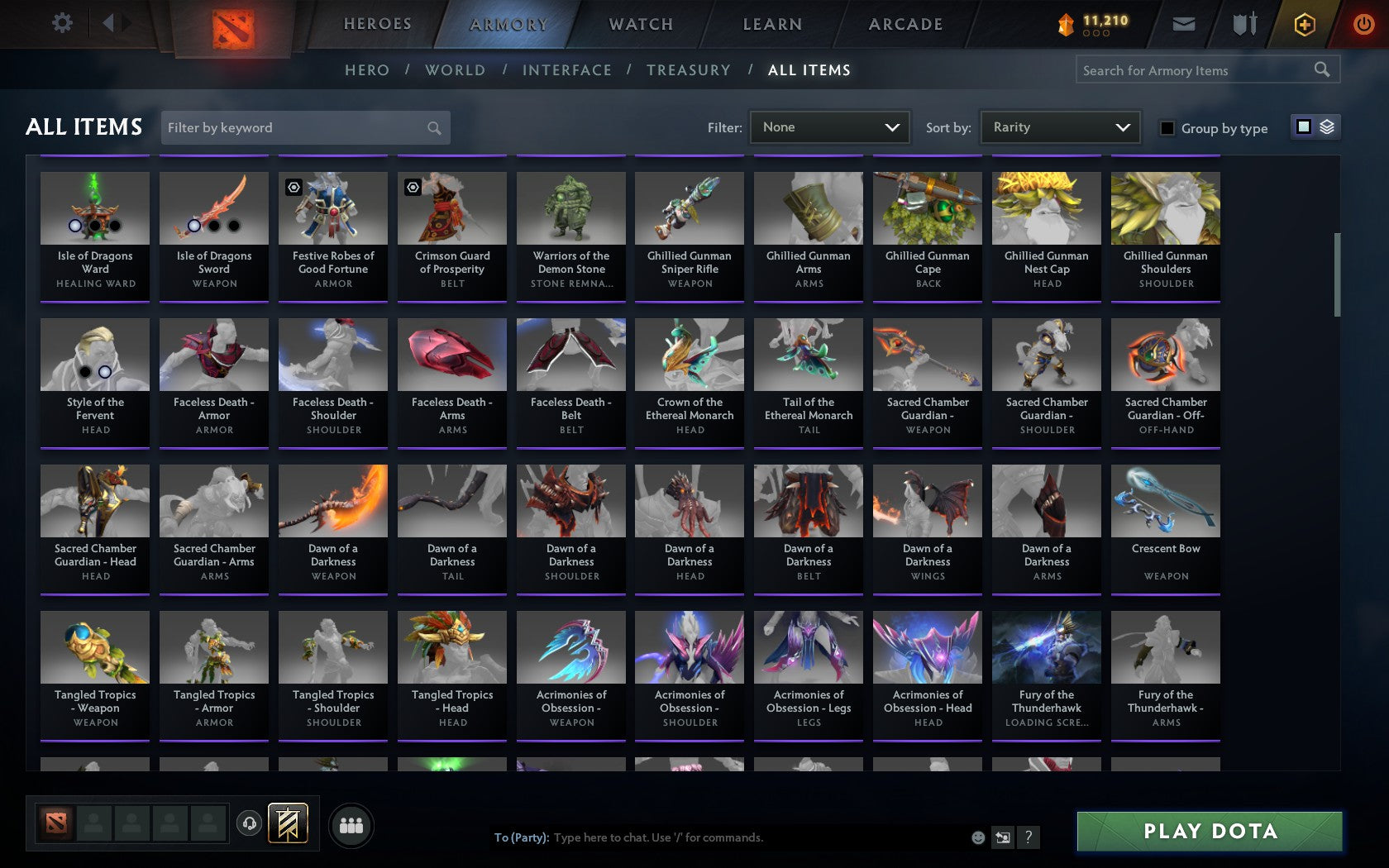Open the Filter dropdown set to None
This screenshot has width=1389, height=868.
828,127
